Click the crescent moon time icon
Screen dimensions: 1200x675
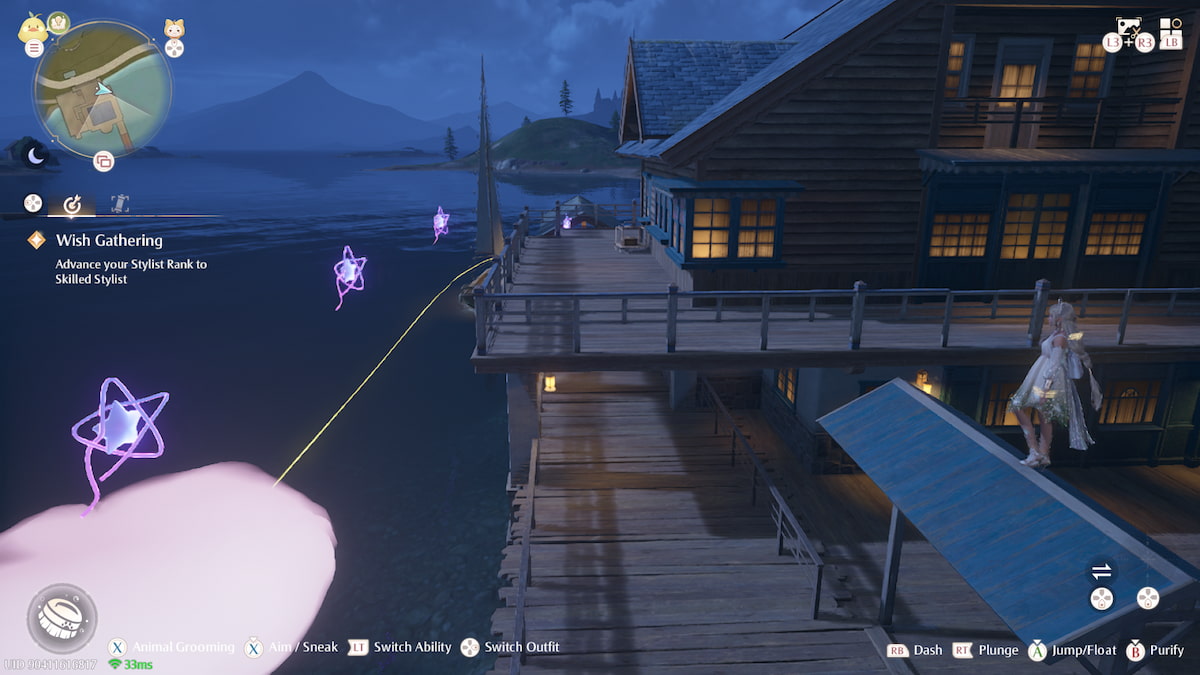pos(36,155)
